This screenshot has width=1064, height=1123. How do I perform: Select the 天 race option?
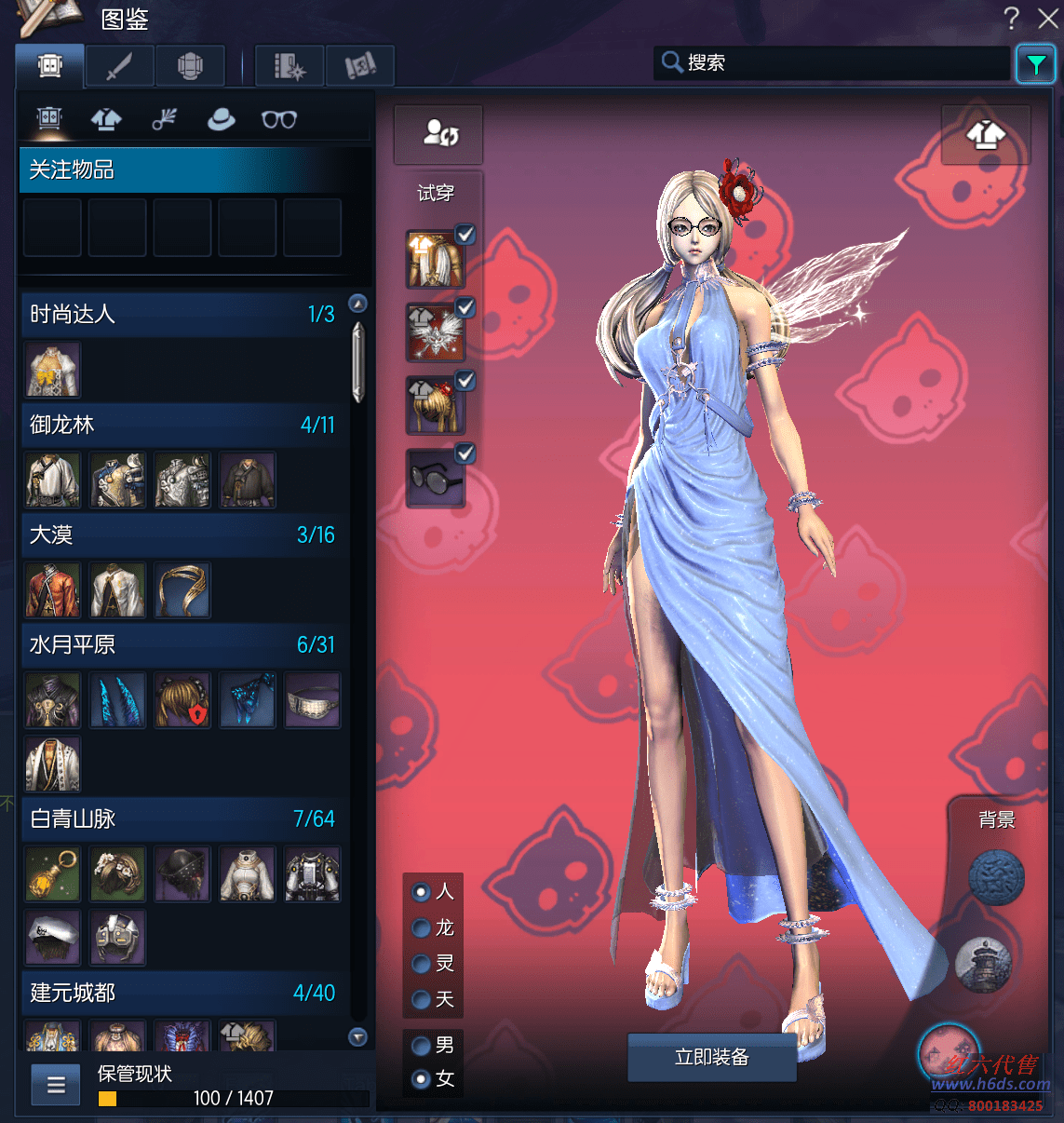[422, 999]
